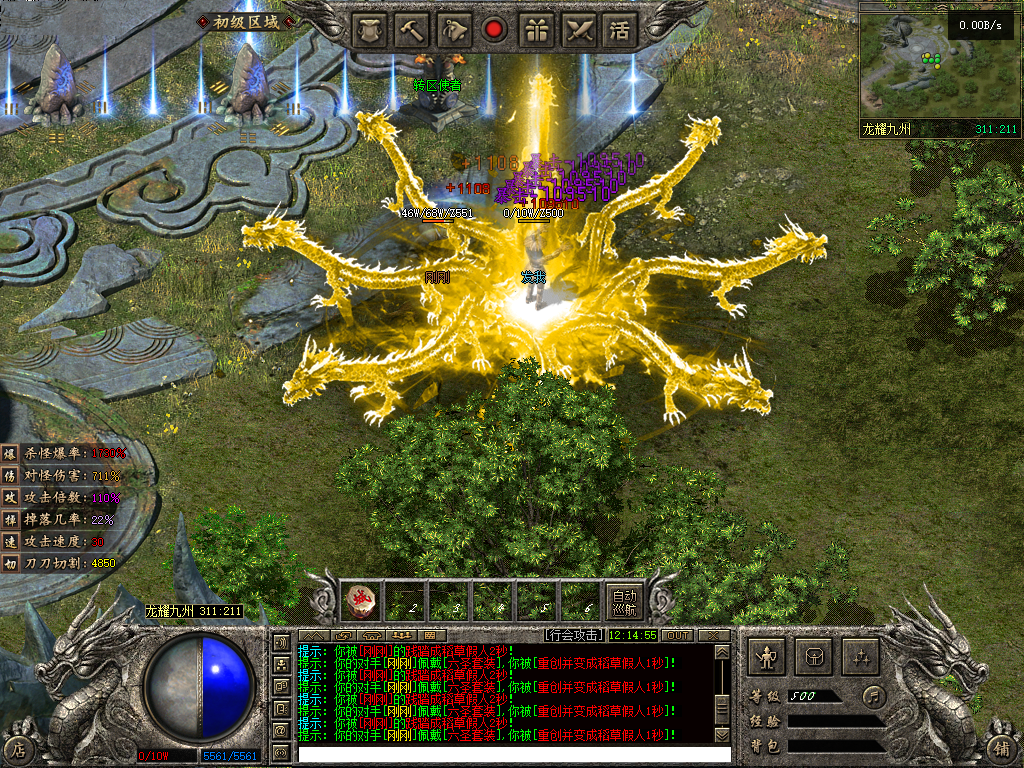Select the bell icon in top bar
1024x768 pixels.
(453, 29)
